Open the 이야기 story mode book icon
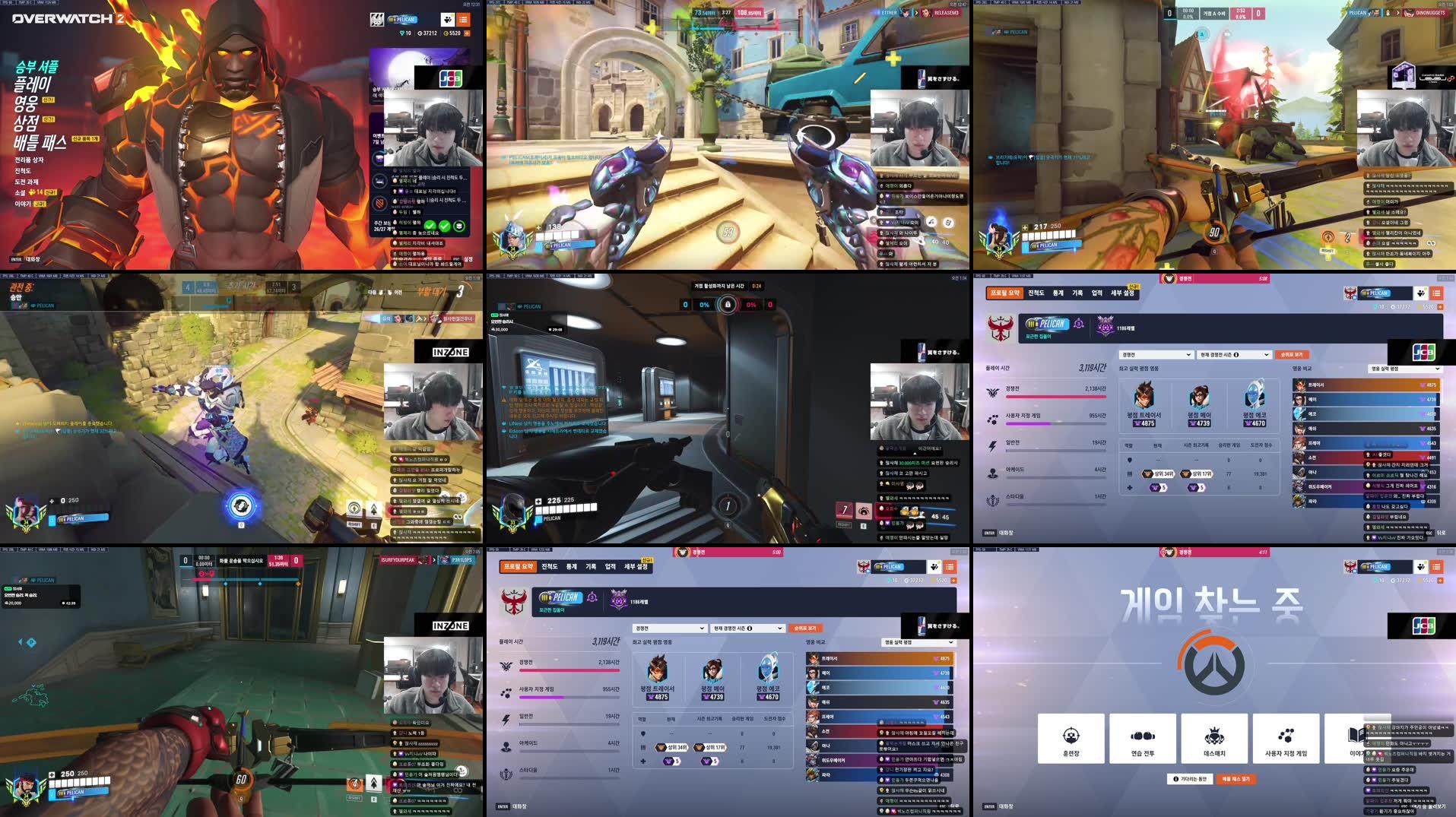Image resolution: width=1456 pixels, height=817 pixels. [x=1356, y=736]
